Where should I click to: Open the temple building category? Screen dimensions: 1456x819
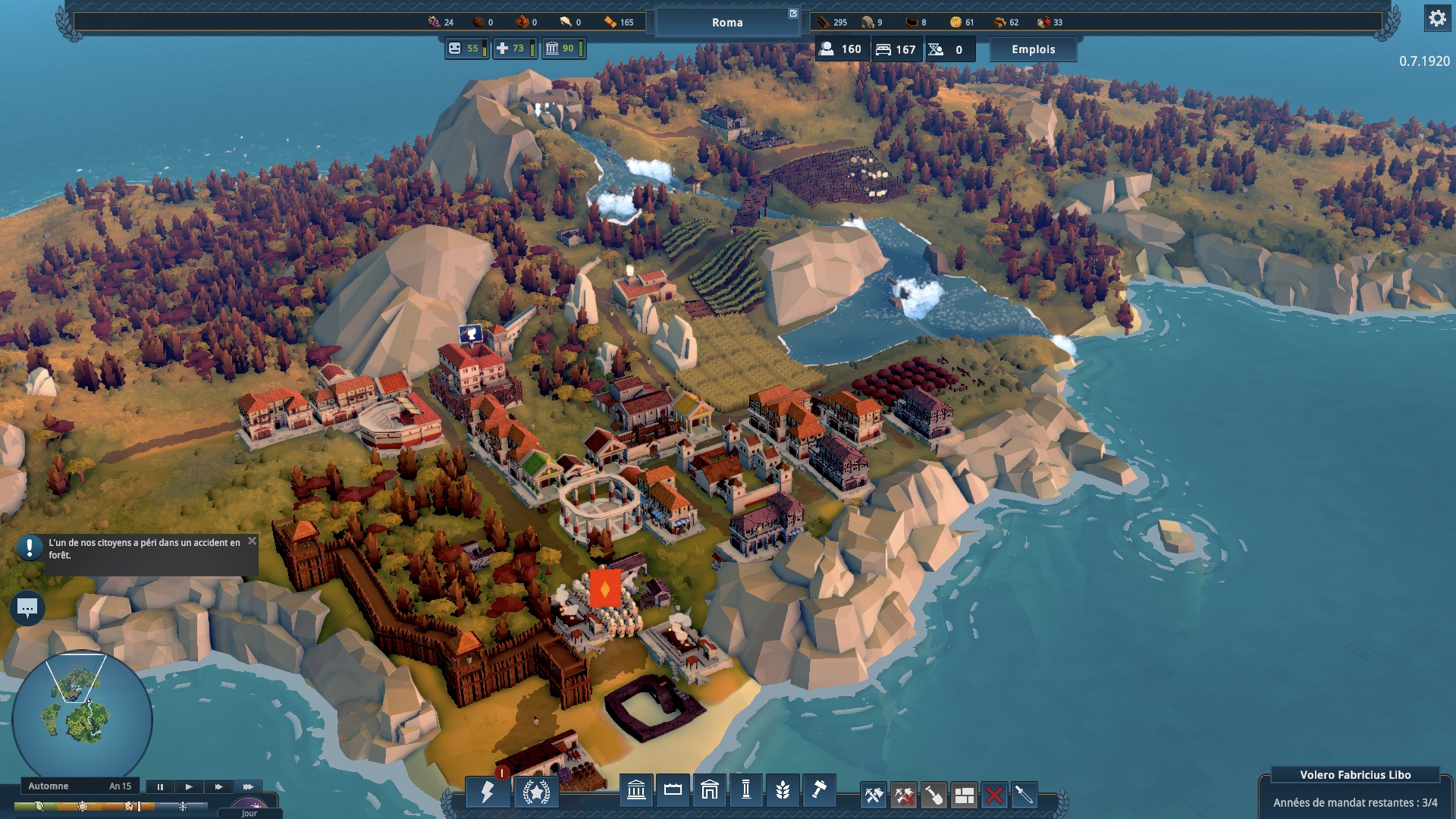[x=636, y=791]
